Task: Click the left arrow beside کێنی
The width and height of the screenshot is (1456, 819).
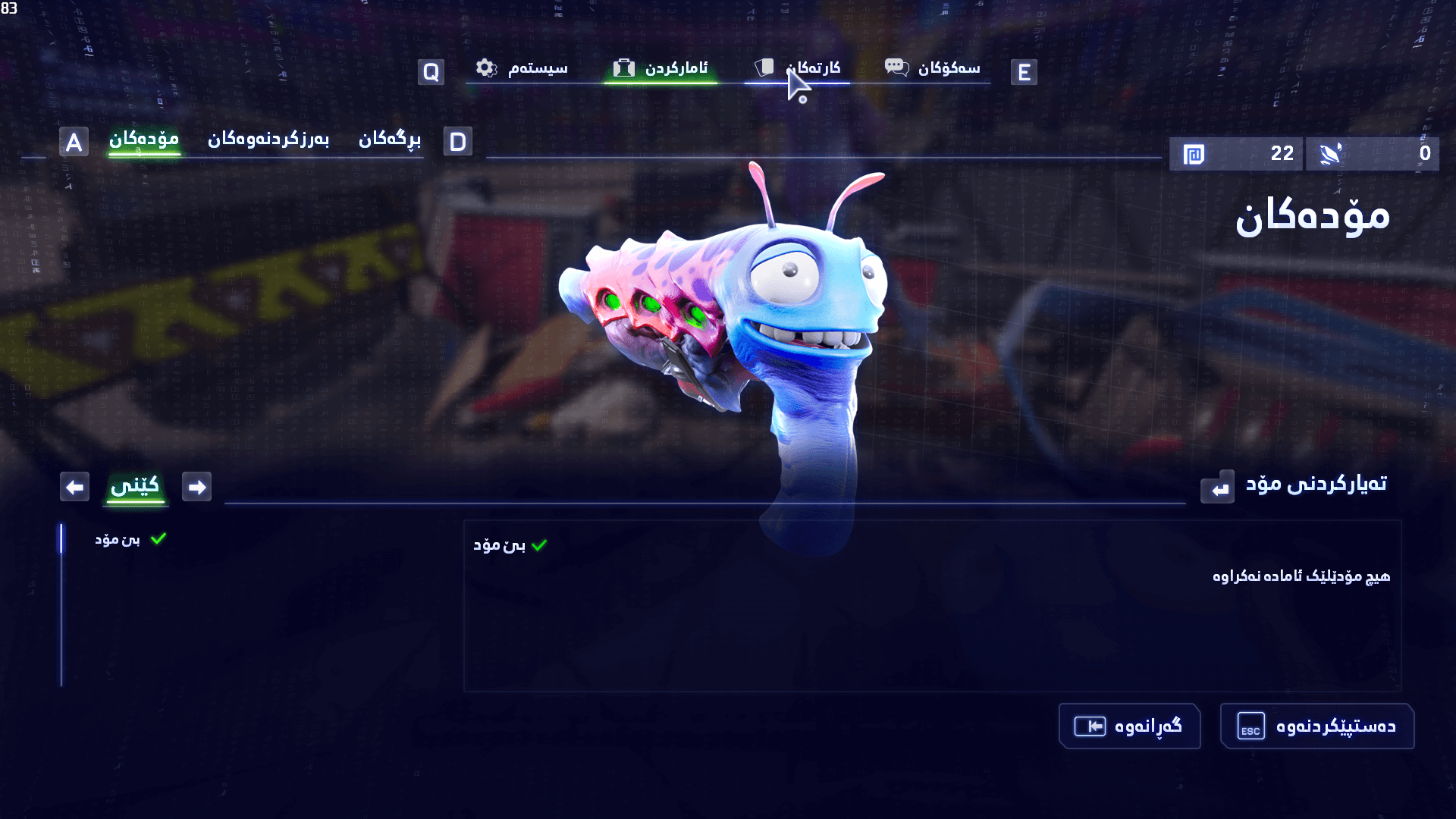Action: point(75,487)
